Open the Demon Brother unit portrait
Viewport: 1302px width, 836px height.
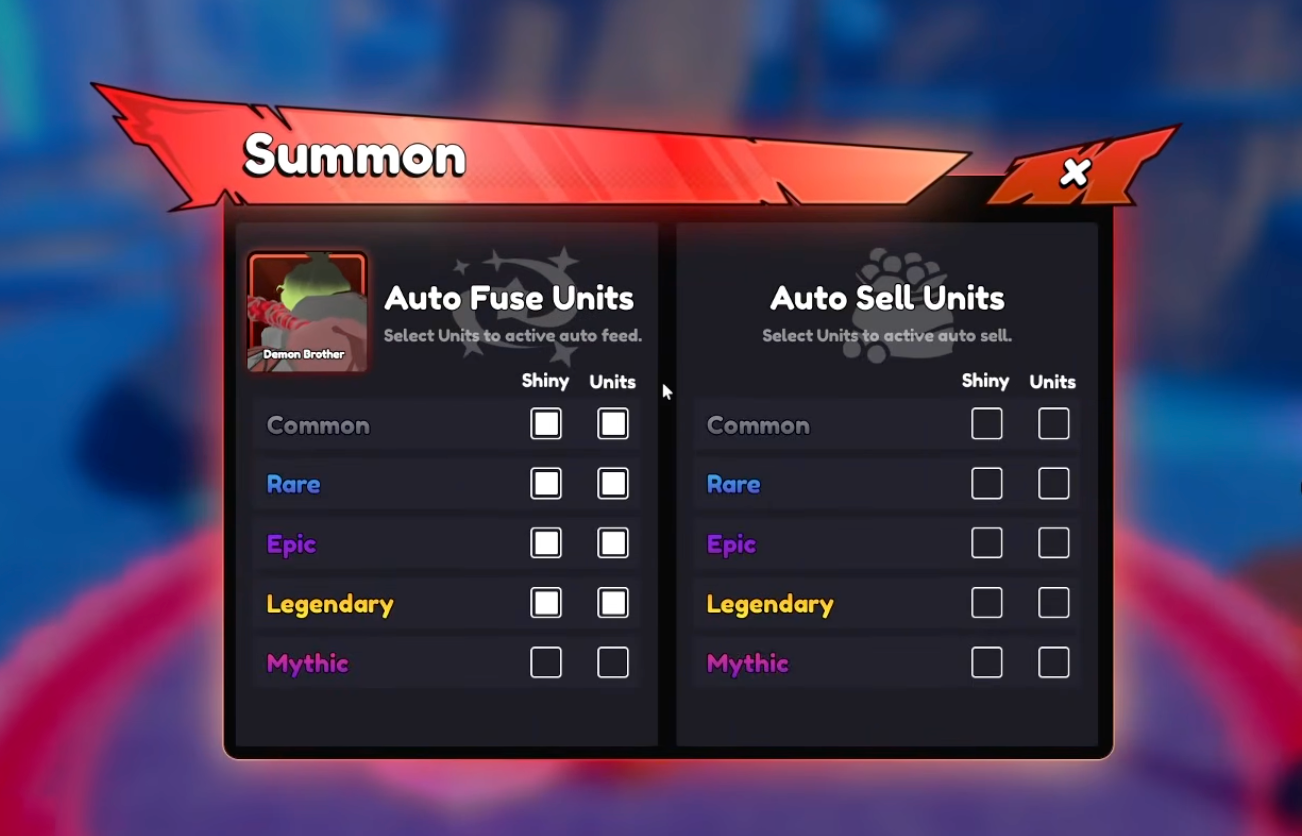coord(306,311)
